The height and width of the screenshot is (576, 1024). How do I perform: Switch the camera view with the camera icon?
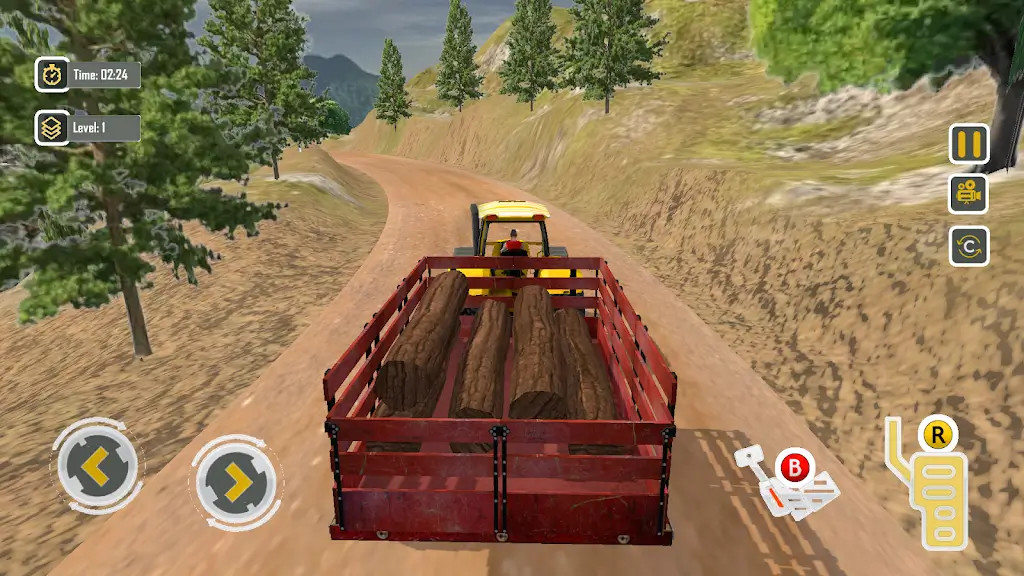(968, 194)
